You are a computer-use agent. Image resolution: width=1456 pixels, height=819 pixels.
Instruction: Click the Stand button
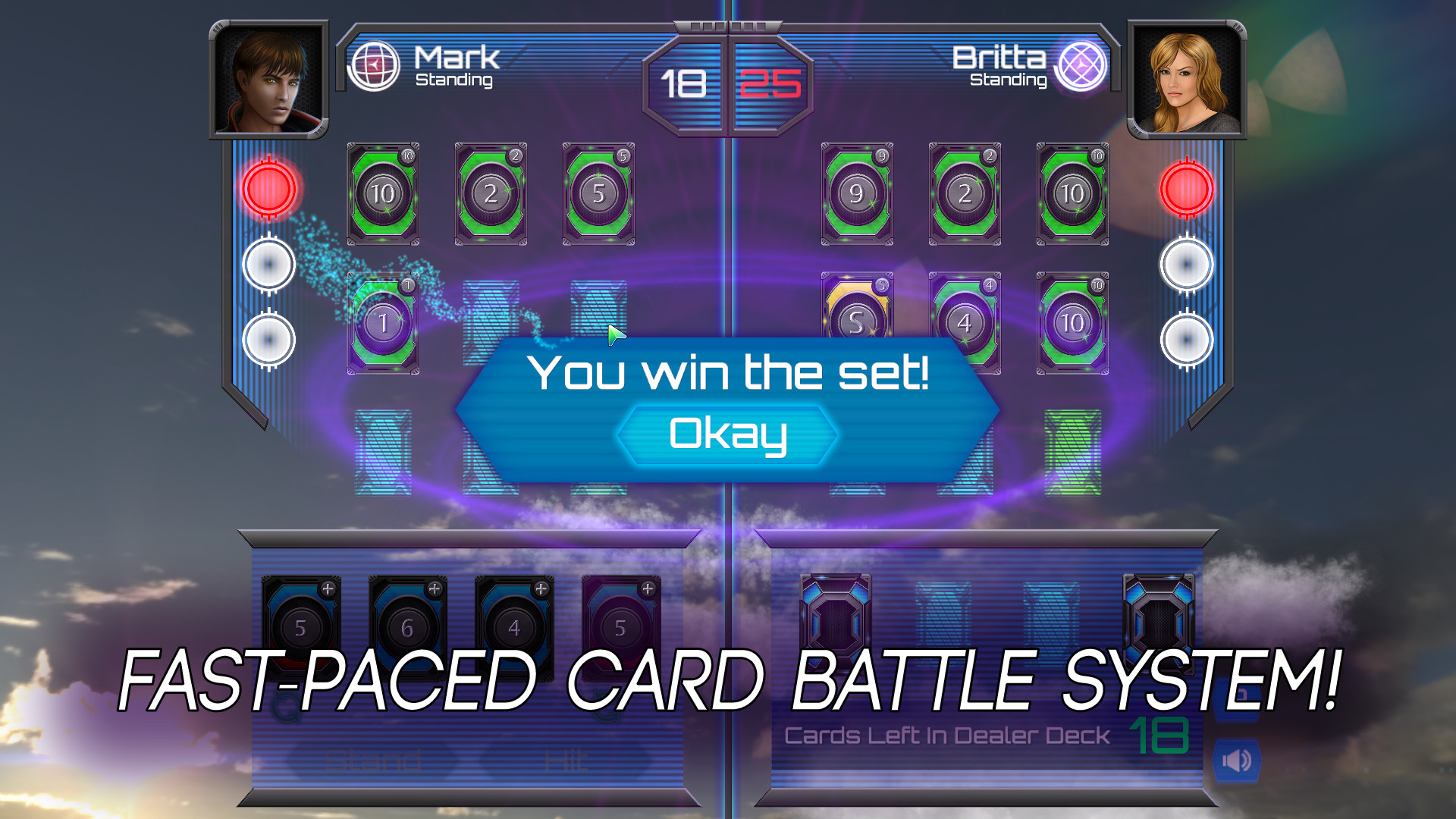[373, 758]
